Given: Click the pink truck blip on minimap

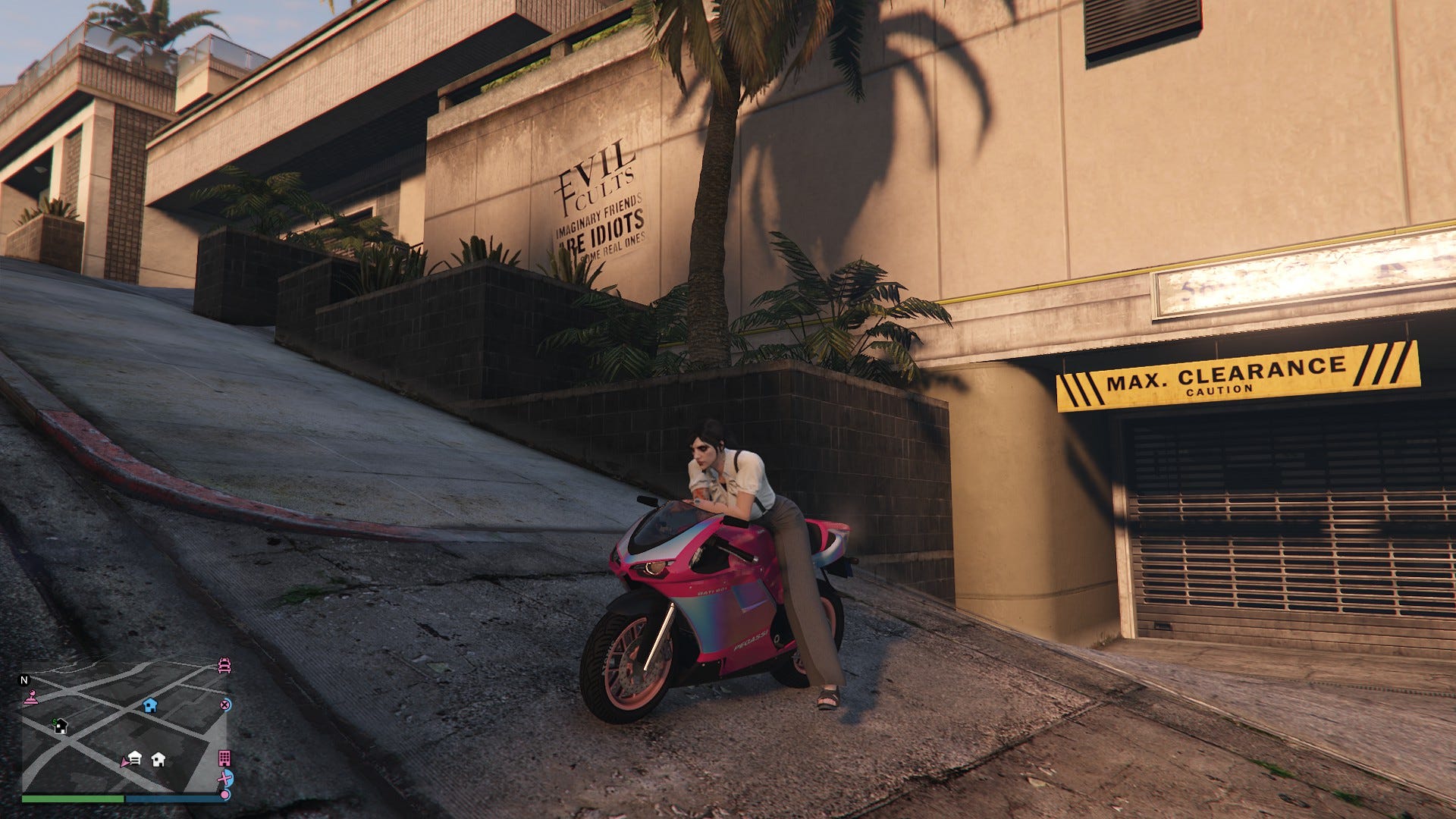Looking at the screenshot, I should [x=224, y=666].
